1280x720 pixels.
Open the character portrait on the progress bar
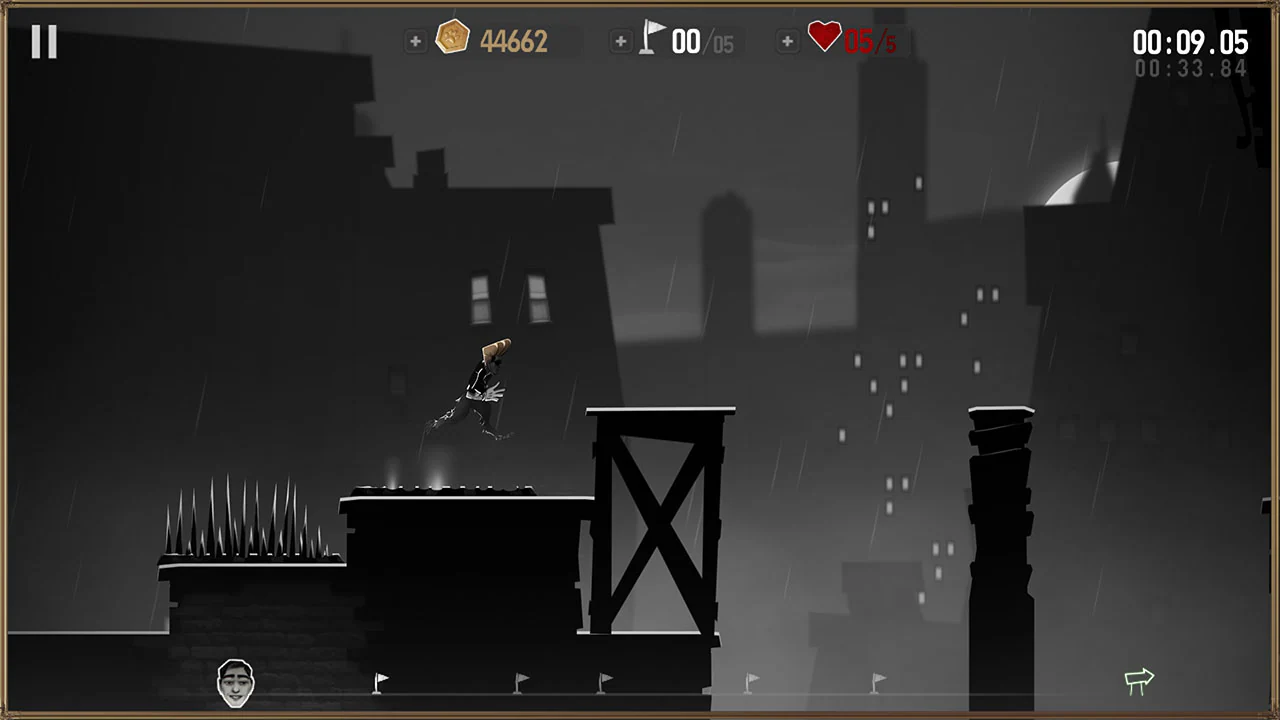pos(236,683)
